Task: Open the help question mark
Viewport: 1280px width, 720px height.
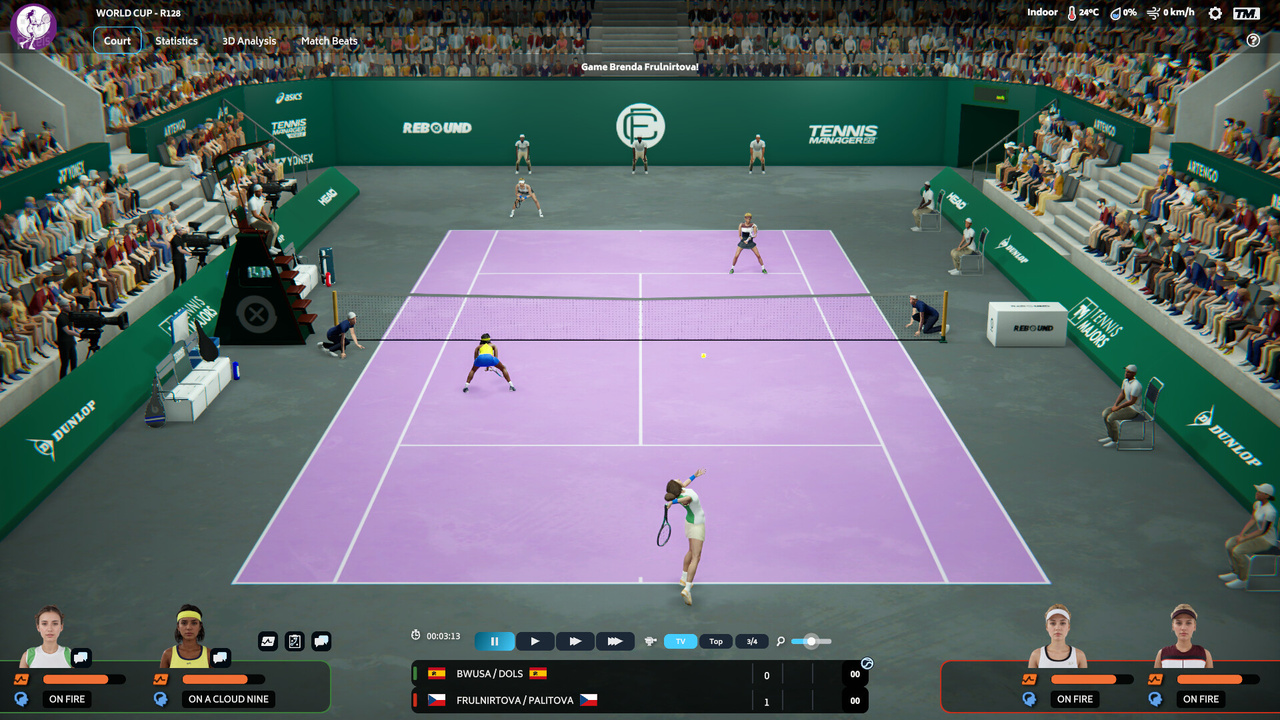Action: tap(1253, 40)
